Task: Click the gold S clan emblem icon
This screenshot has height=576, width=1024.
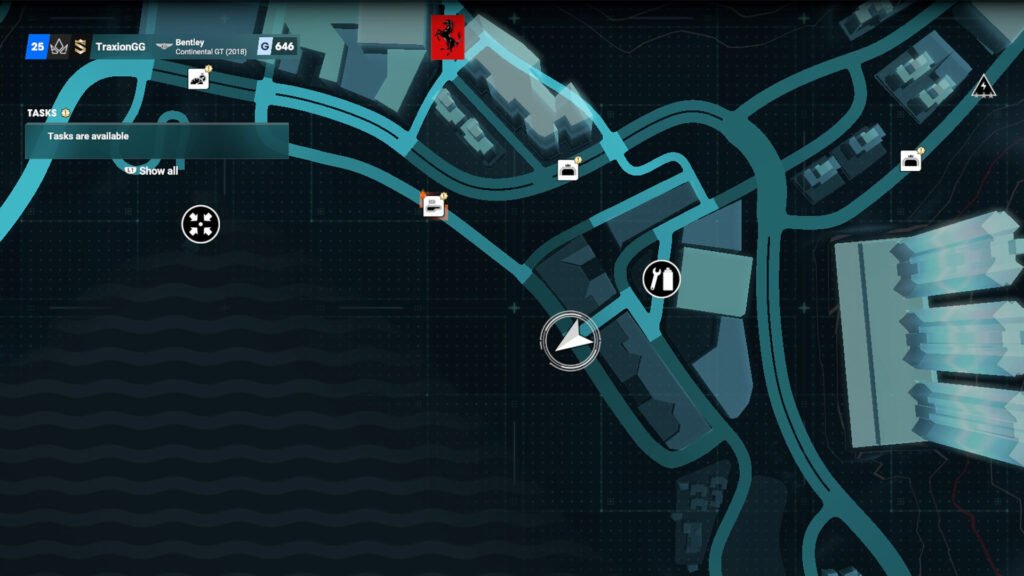Action: (80, 47)
